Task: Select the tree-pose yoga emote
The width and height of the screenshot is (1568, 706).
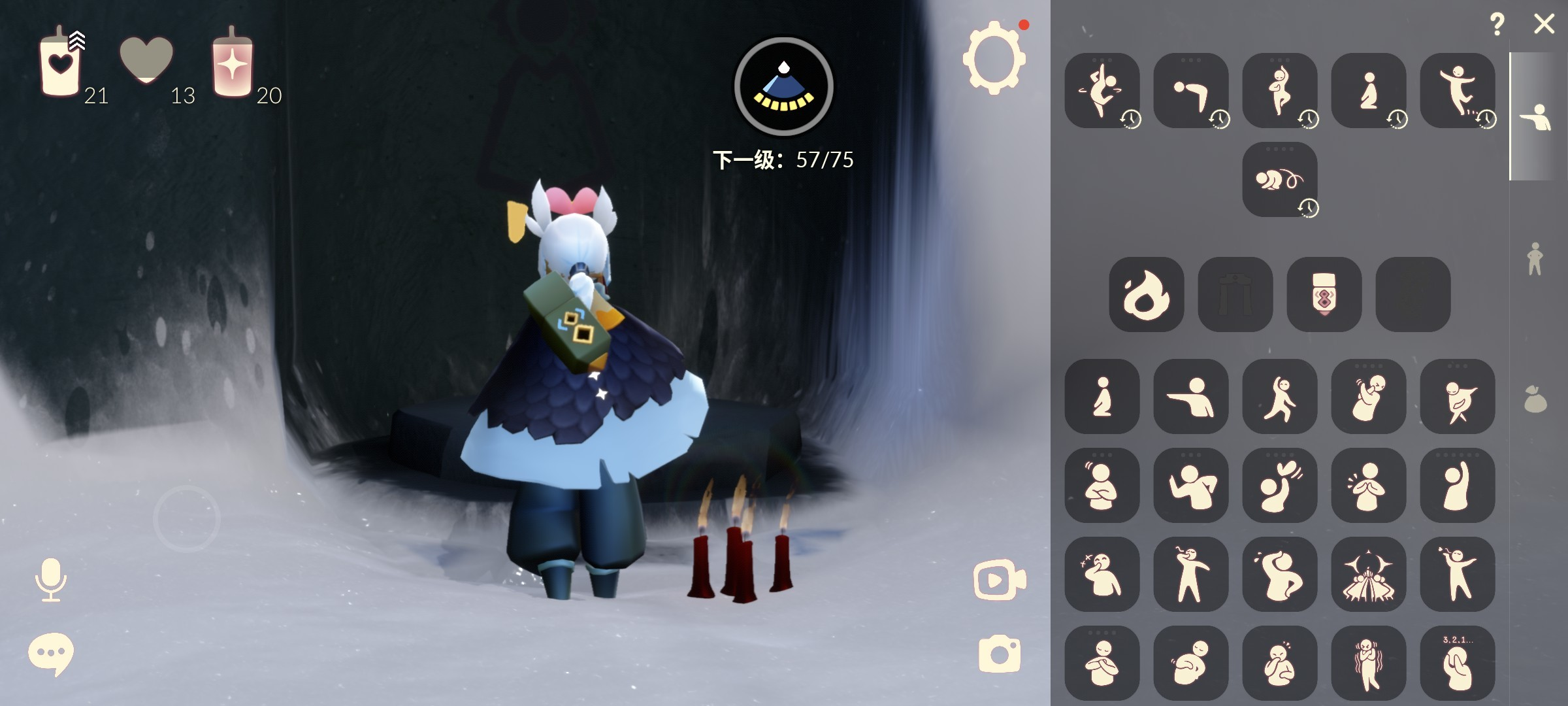Action: pos(1280,92)
